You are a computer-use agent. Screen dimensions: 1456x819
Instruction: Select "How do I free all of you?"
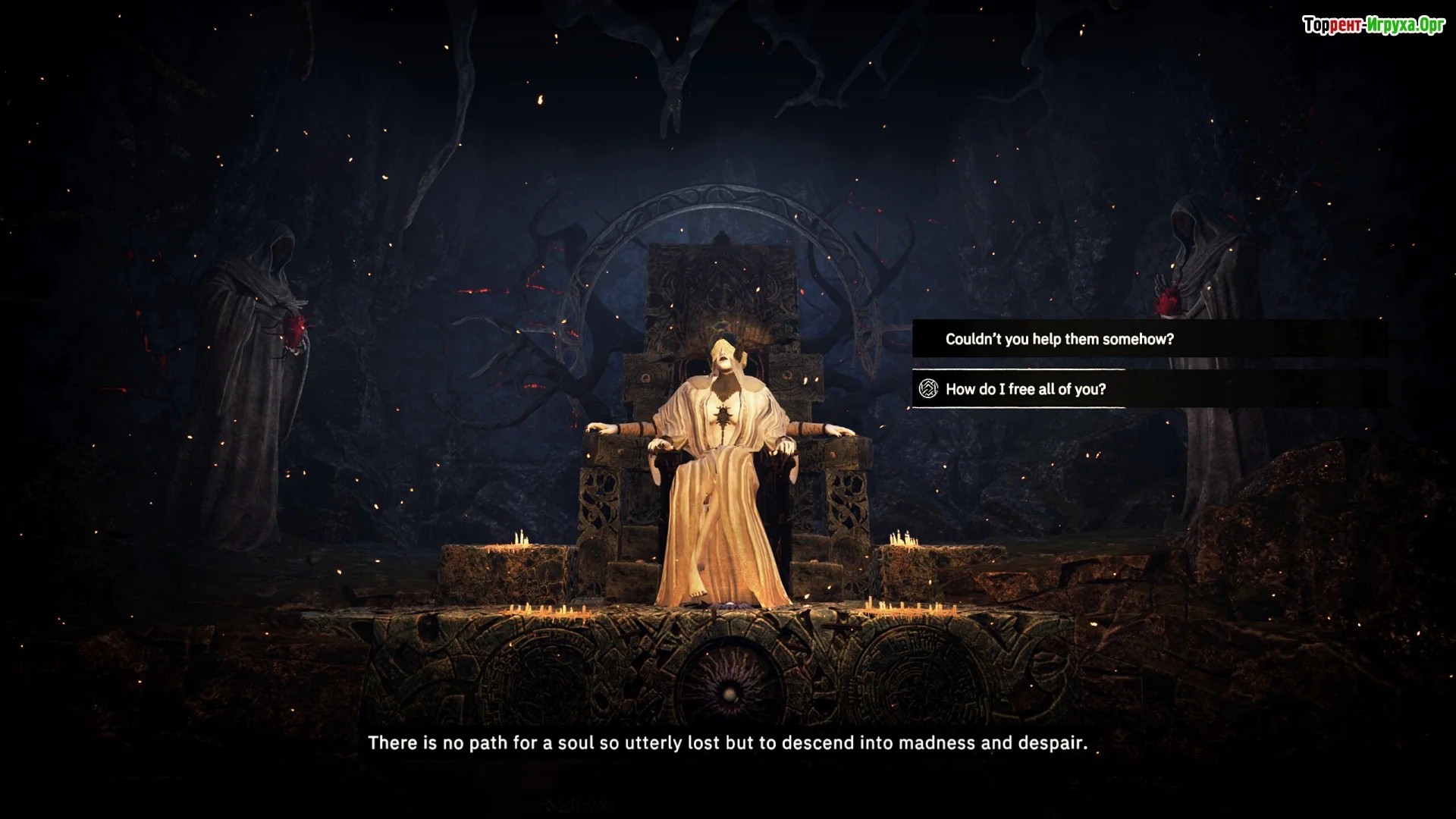(x=1025, y=389)
